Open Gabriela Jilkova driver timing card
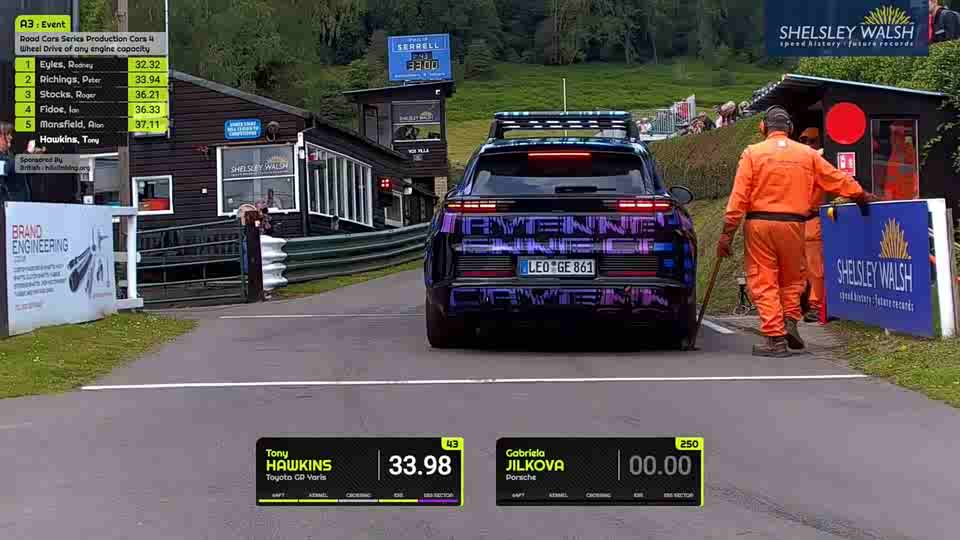This screenshot has height=540, width=960. point(598,471)
